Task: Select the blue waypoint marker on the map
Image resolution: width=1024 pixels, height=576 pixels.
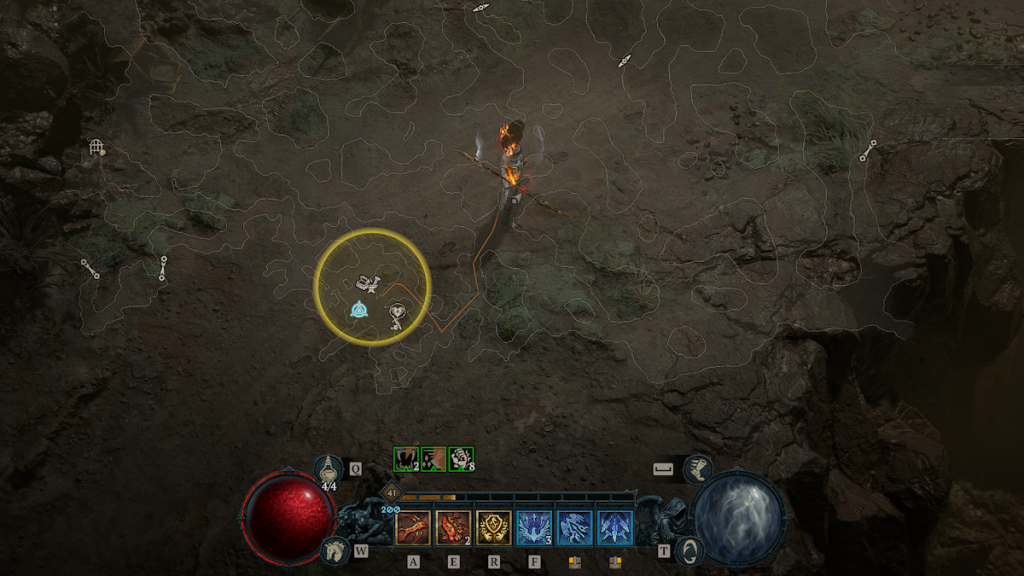Action: tap(358, 311)
